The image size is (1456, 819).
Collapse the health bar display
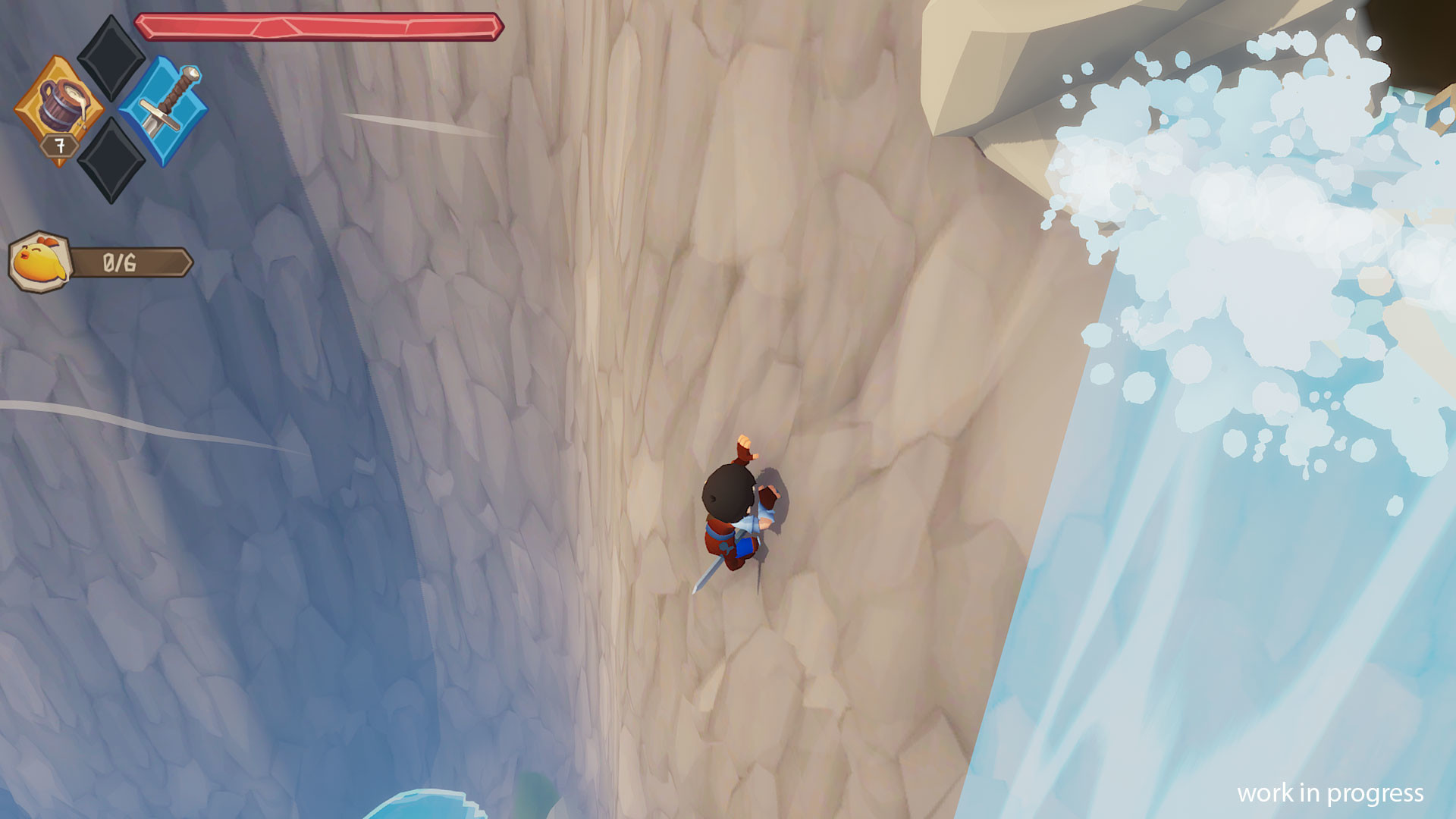click(x=322, y=25)
